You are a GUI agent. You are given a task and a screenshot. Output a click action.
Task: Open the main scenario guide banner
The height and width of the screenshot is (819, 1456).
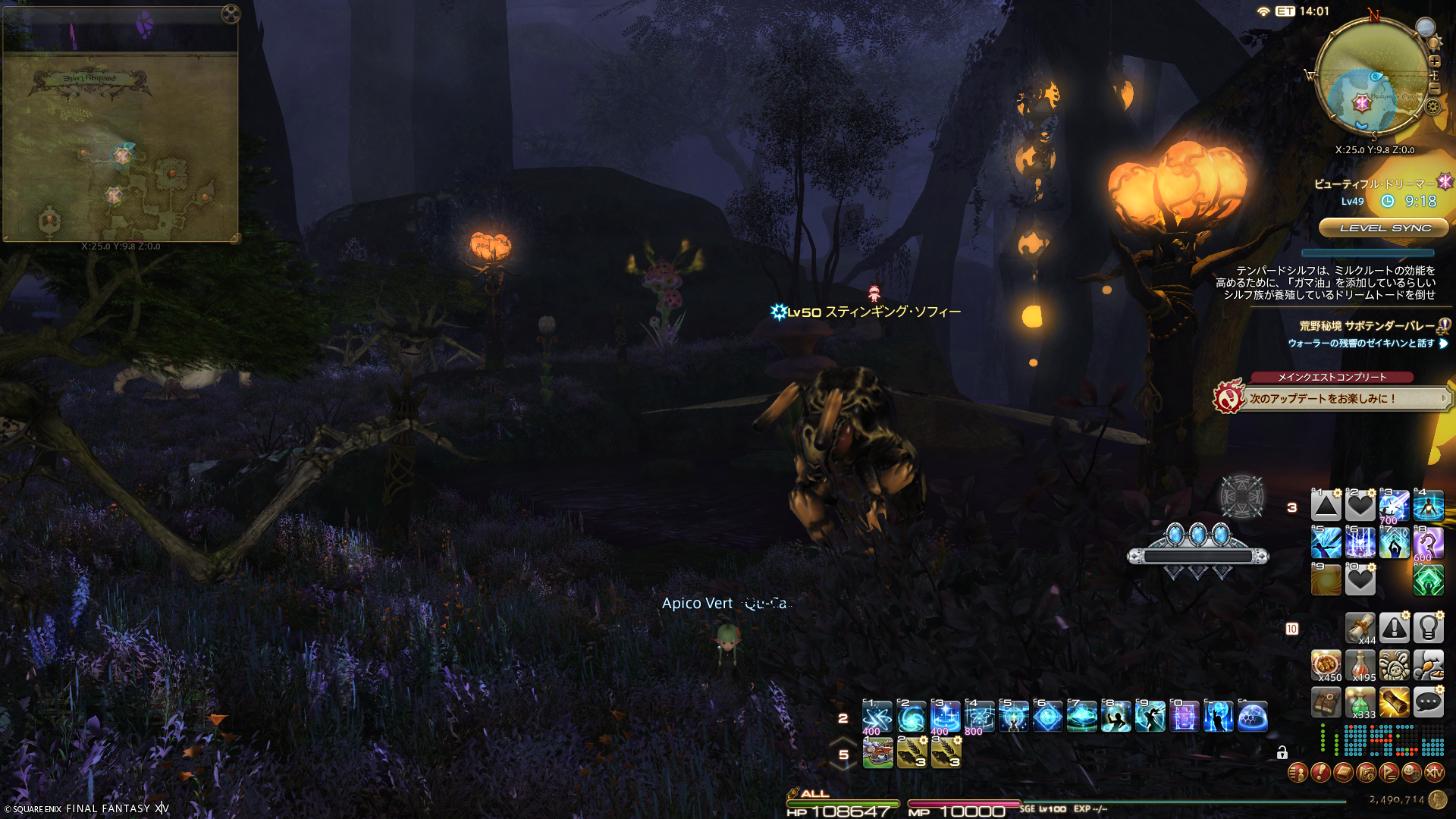click(1335, 398)
